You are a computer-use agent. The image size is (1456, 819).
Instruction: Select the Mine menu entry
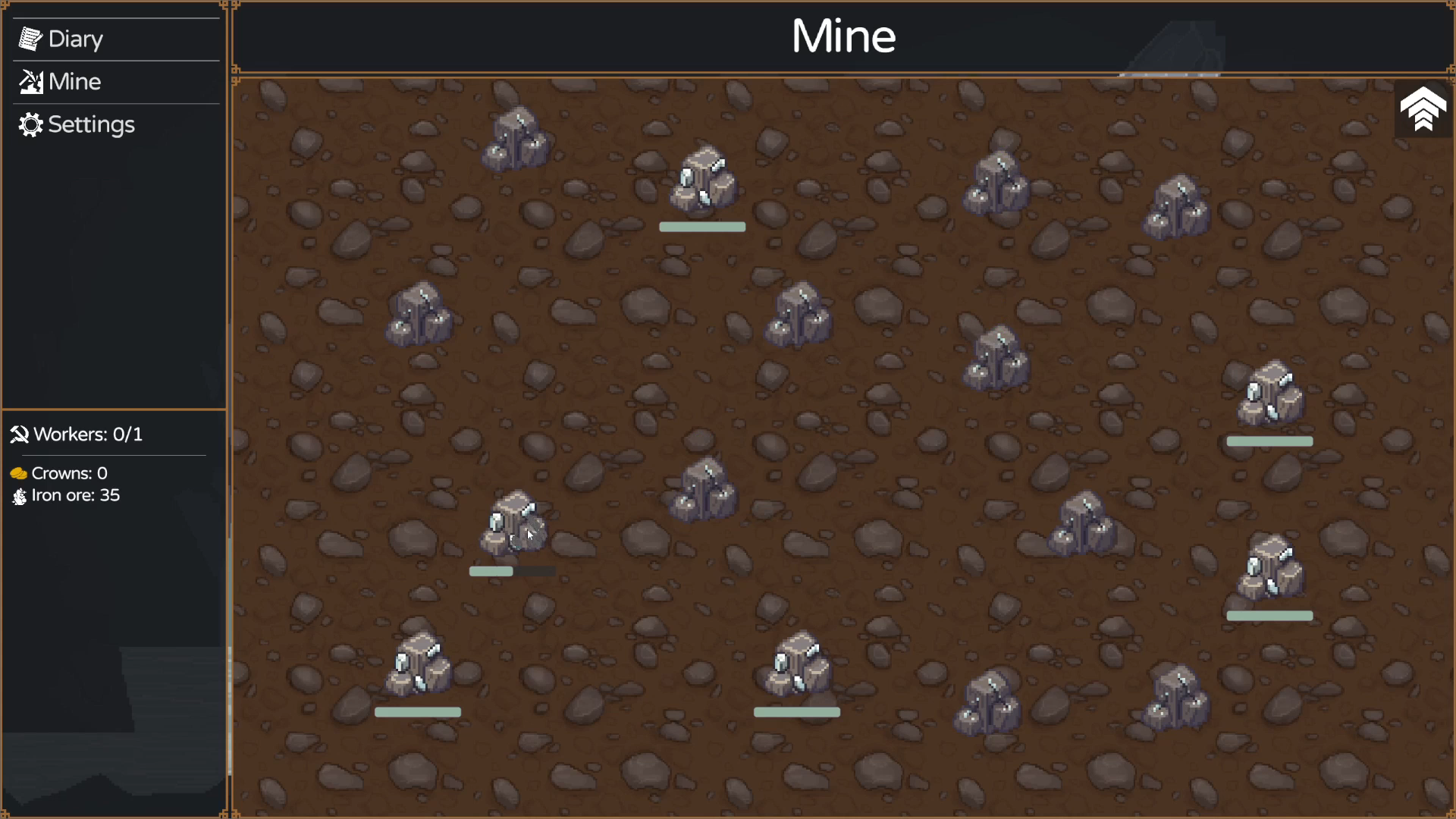pyautogui.click(x=74, y=82)
